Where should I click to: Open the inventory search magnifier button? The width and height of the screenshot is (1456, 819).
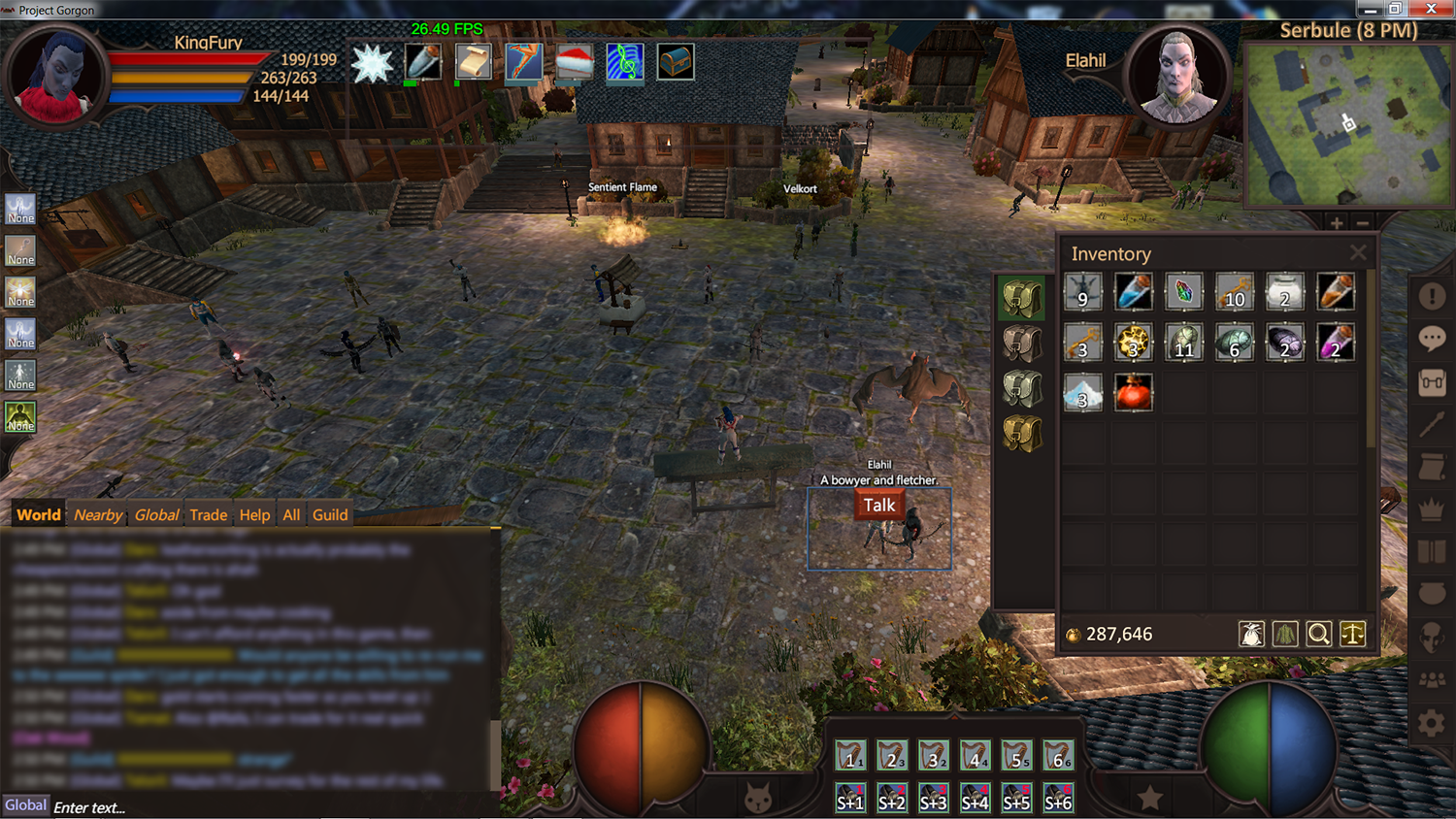pos(1318,635)
